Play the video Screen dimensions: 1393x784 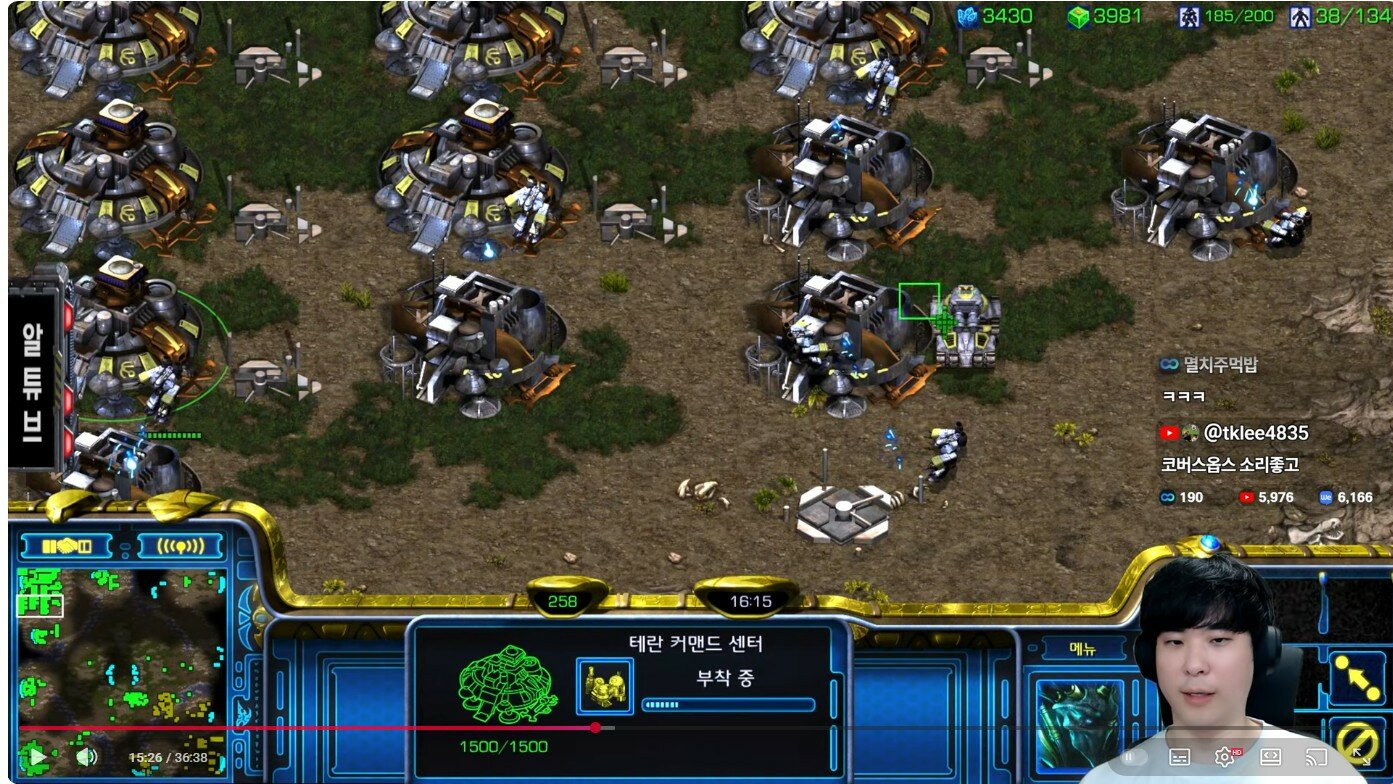point(36,757)
